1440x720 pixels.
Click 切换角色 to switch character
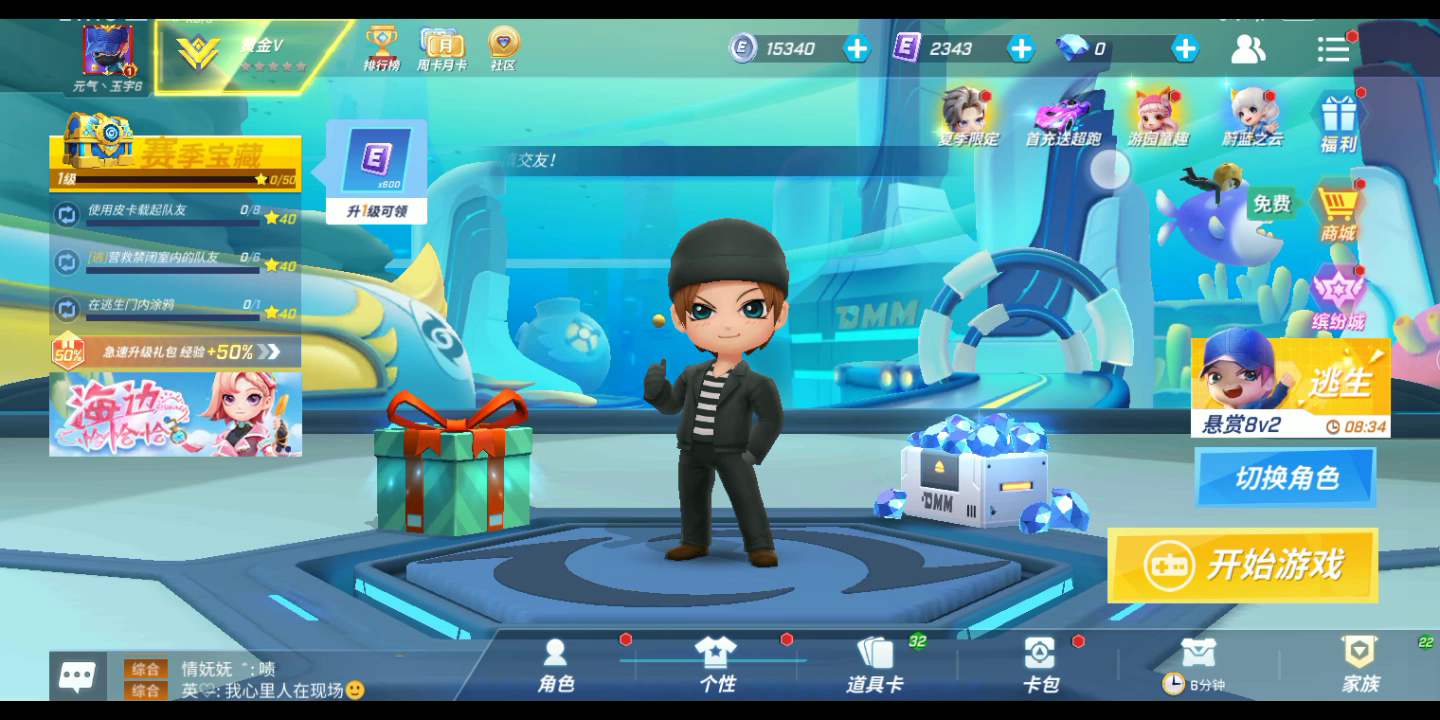pos(1285,477)
